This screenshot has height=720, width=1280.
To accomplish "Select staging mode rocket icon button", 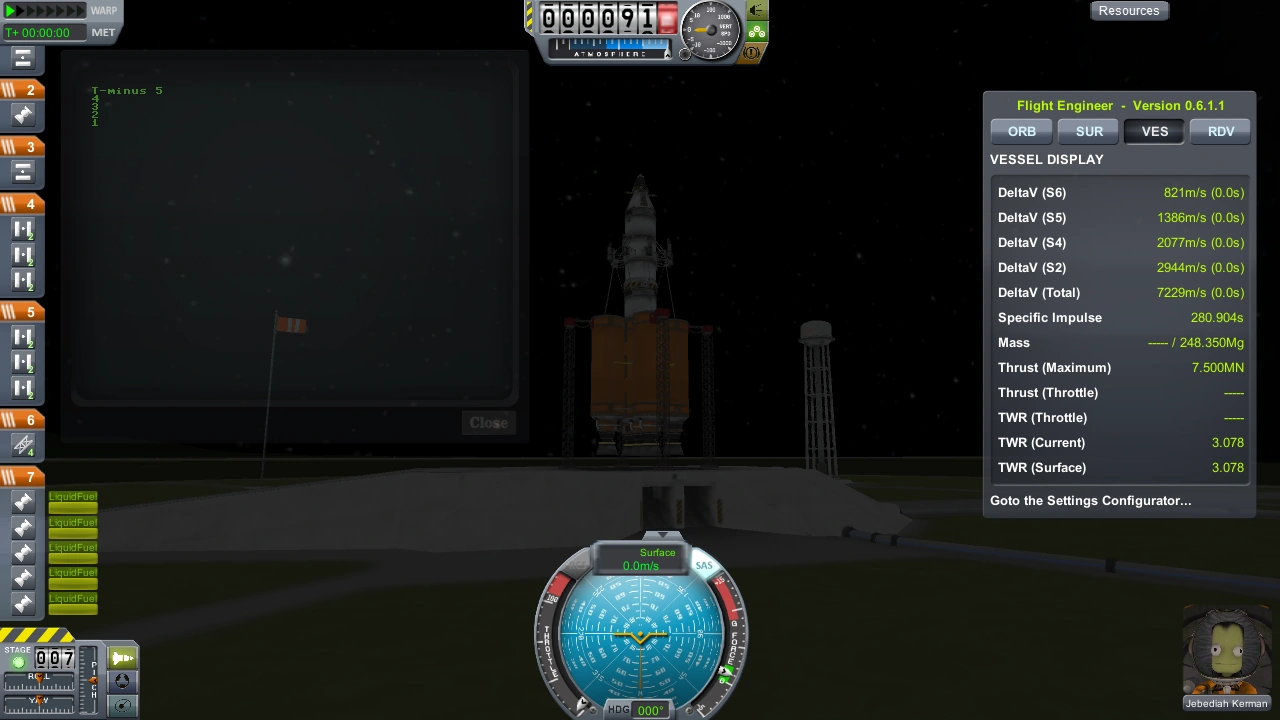I will coord(123,658).
